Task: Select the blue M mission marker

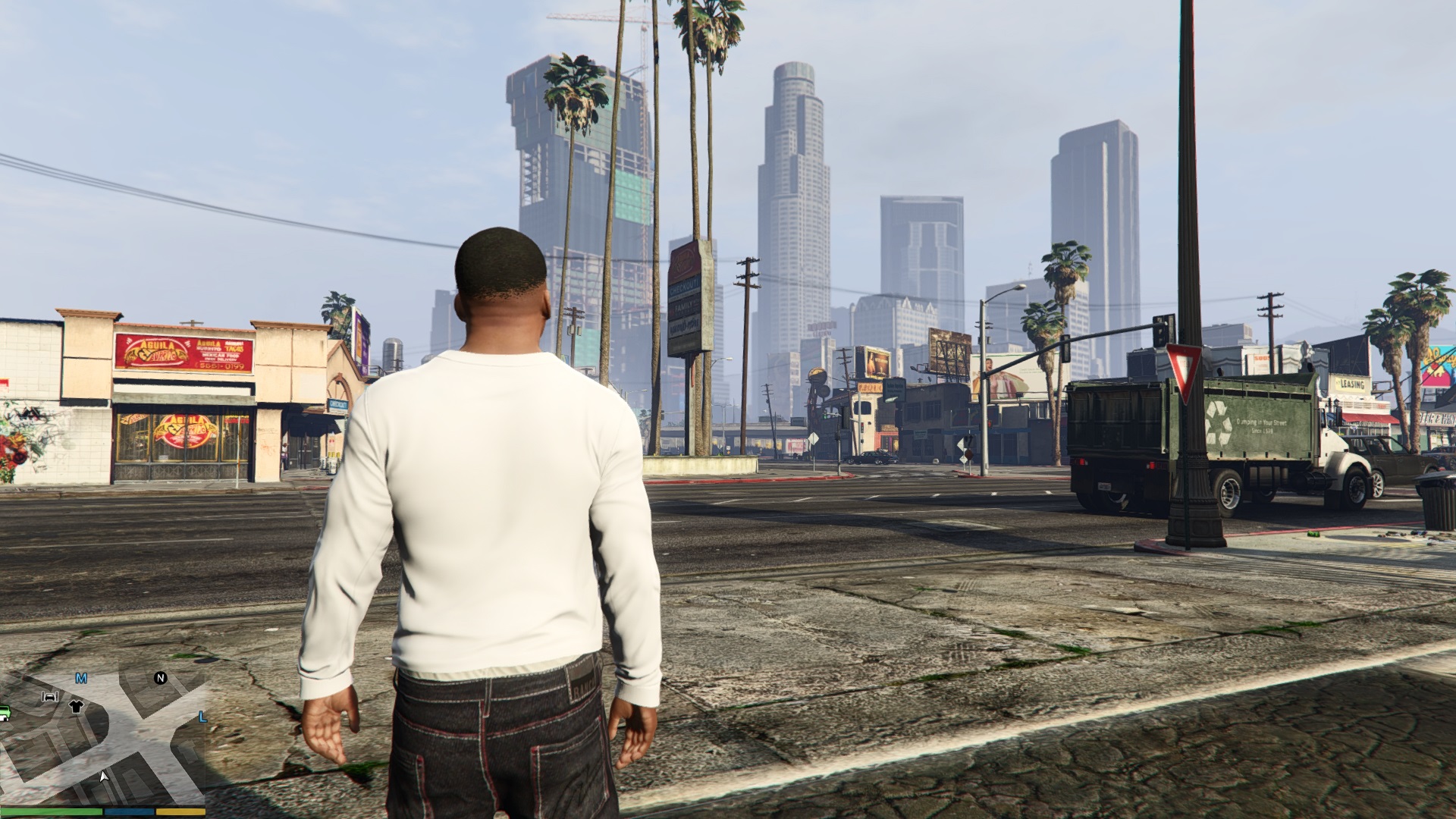Action: click(81, 679)
